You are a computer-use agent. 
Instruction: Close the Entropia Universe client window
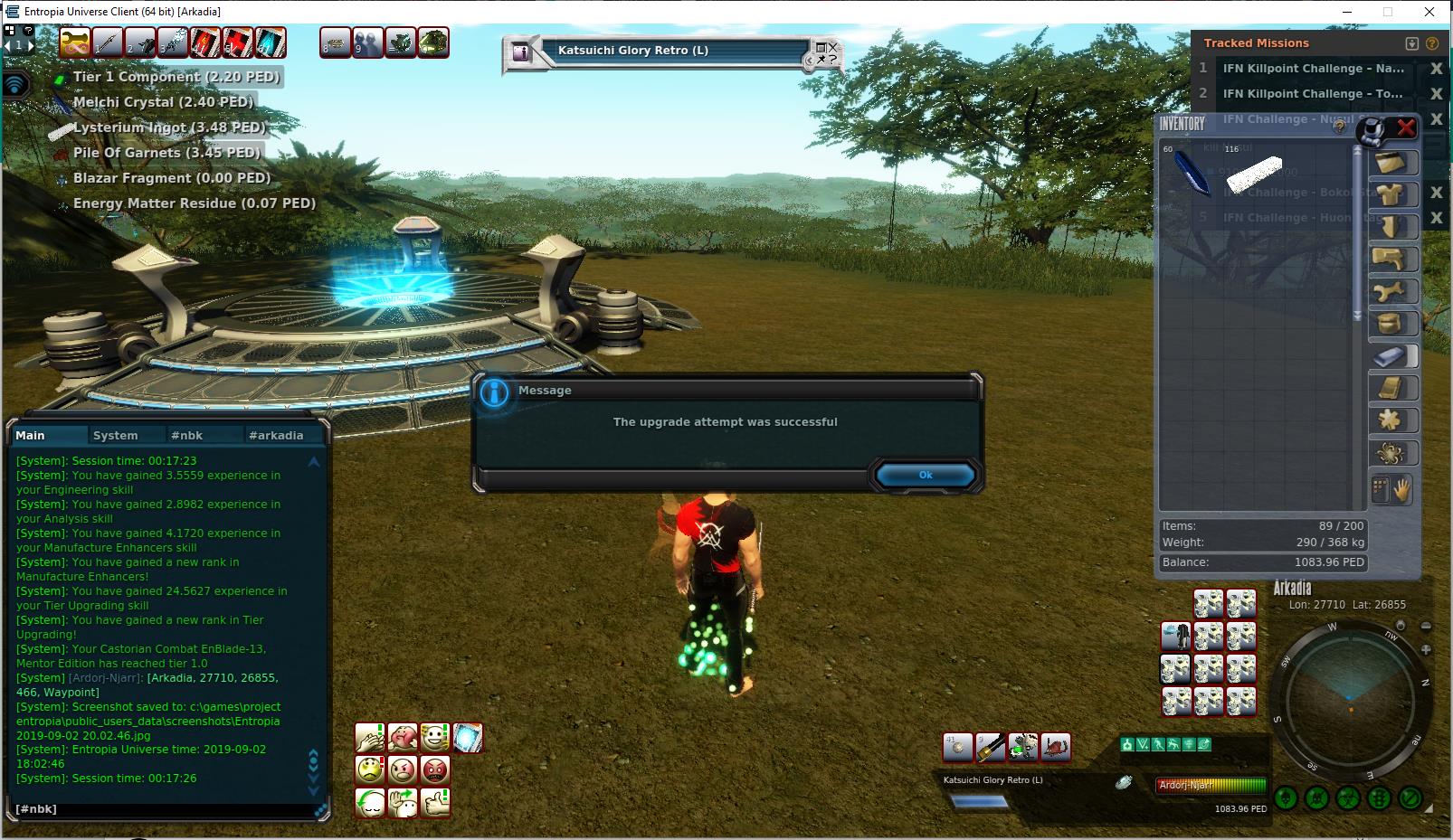[x=1429, y=12]
